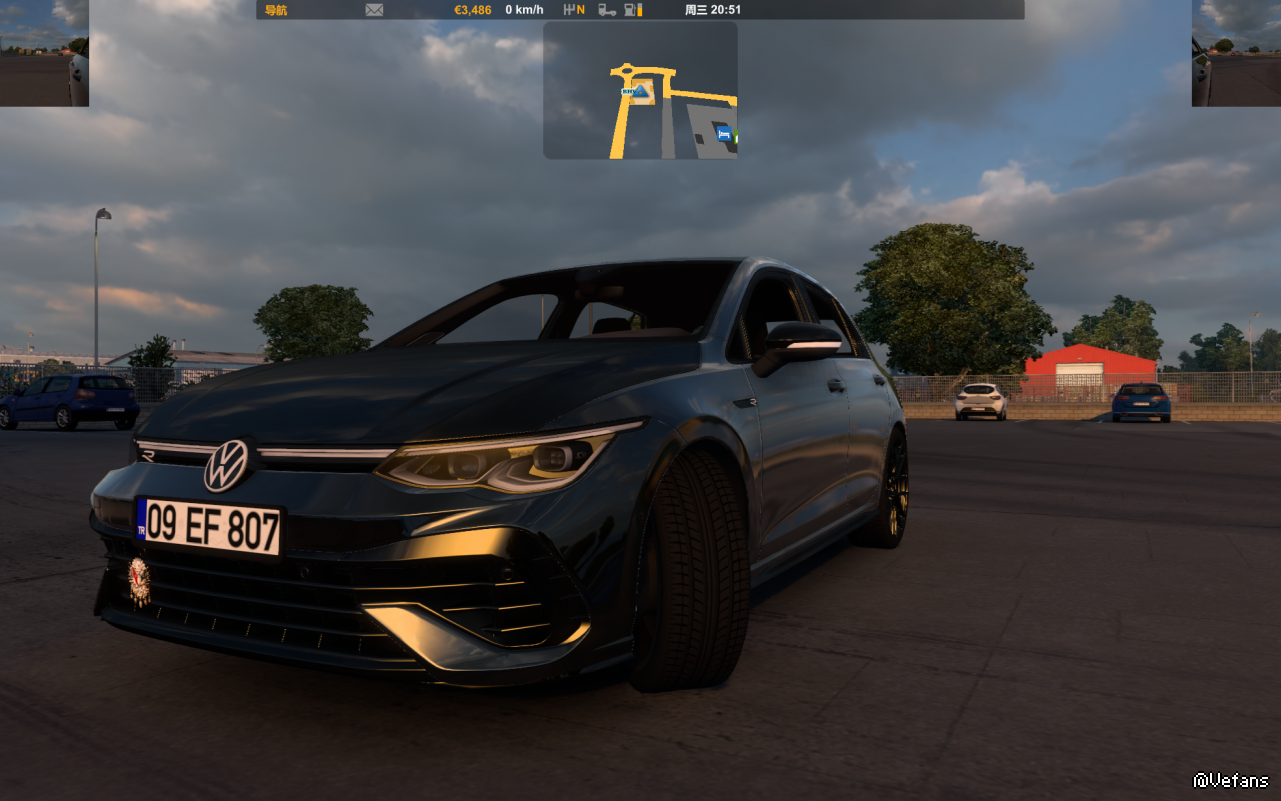Click the truck damage status icon
Viewport: 1281px width, 801px height.
[x=607, y=10]
